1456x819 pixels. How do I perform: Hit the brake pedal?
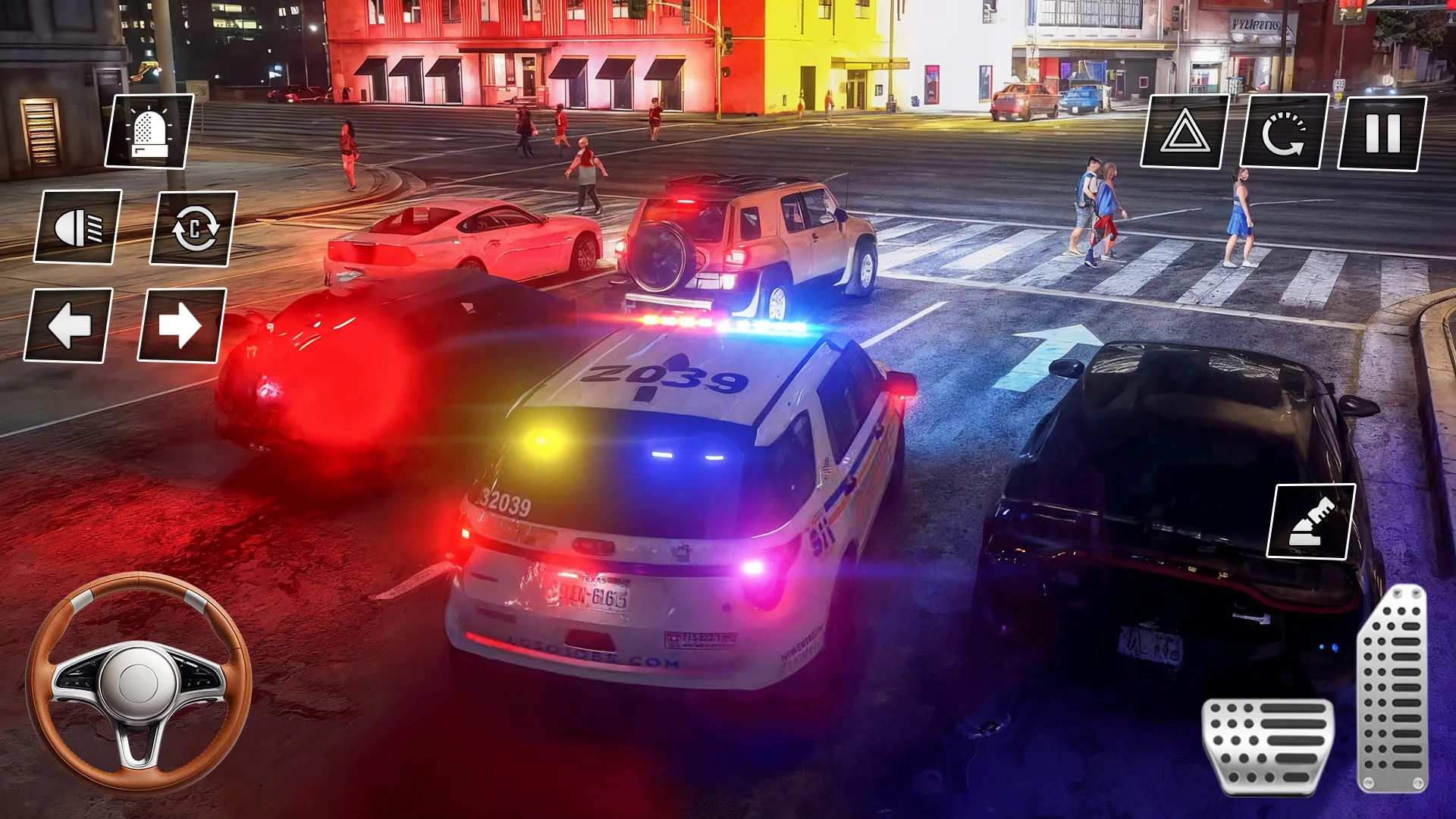pyautogui.click(x=1266, y=746)
